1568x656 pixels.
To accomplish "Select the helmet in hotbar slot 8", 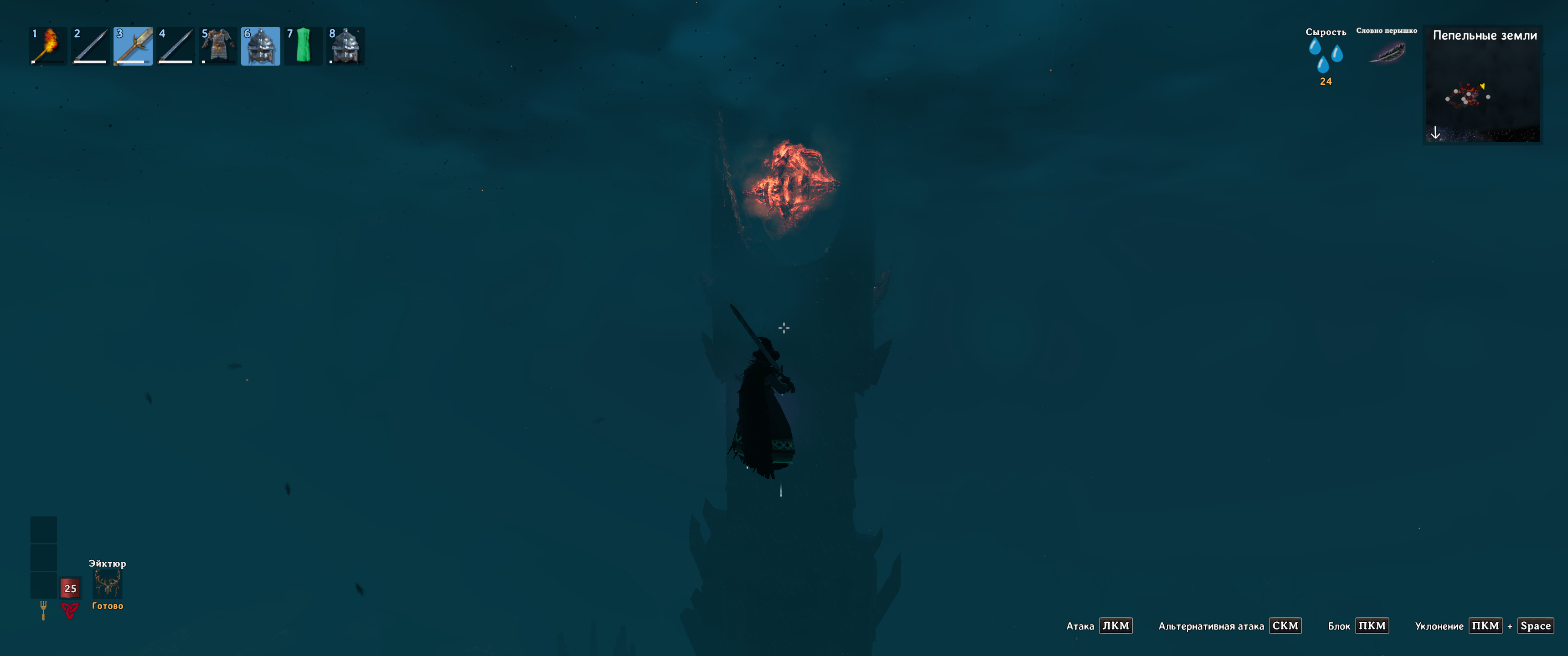I will tap(346, 46).
